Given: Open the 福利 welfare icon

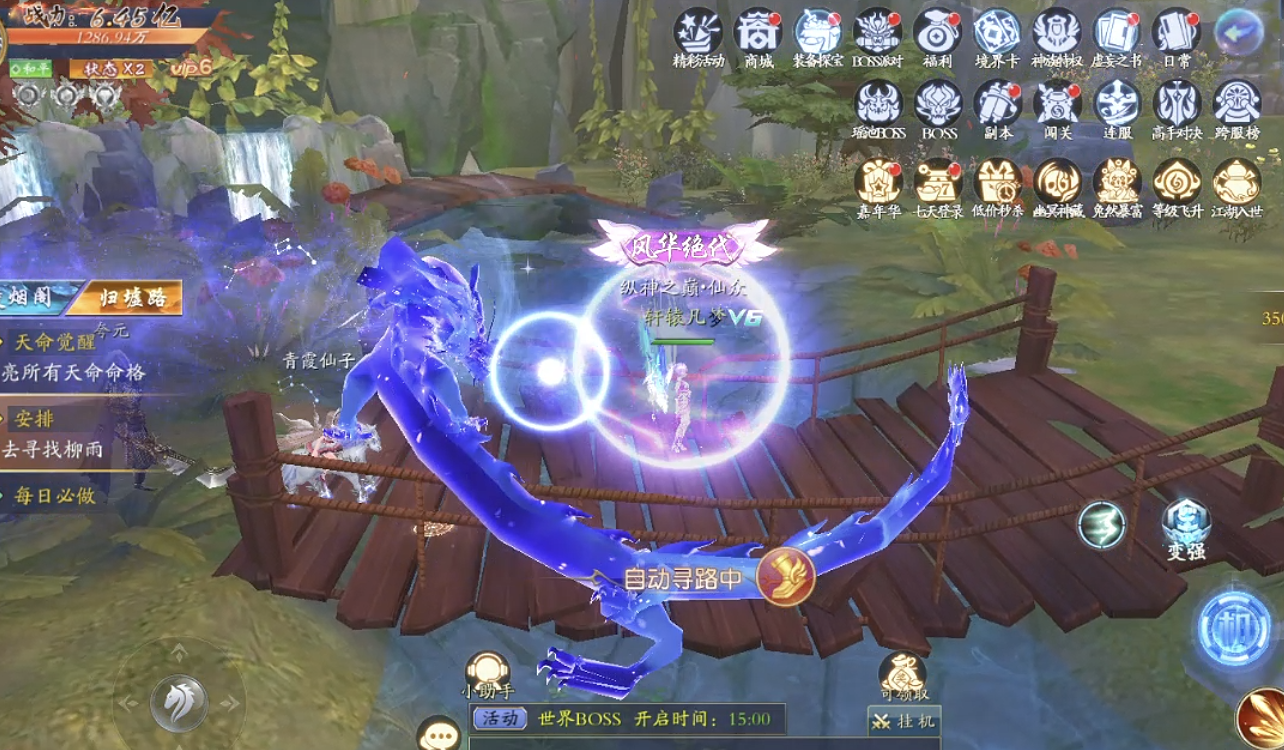Looking at the screenshot, I should click(x=937, y=33).
